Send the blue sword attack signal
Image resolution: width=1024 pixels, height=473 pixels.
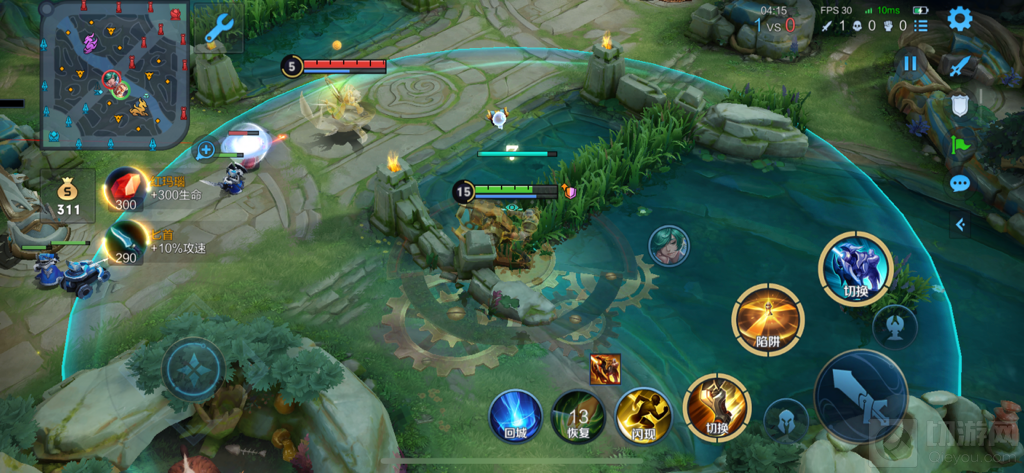click(960, 66)
